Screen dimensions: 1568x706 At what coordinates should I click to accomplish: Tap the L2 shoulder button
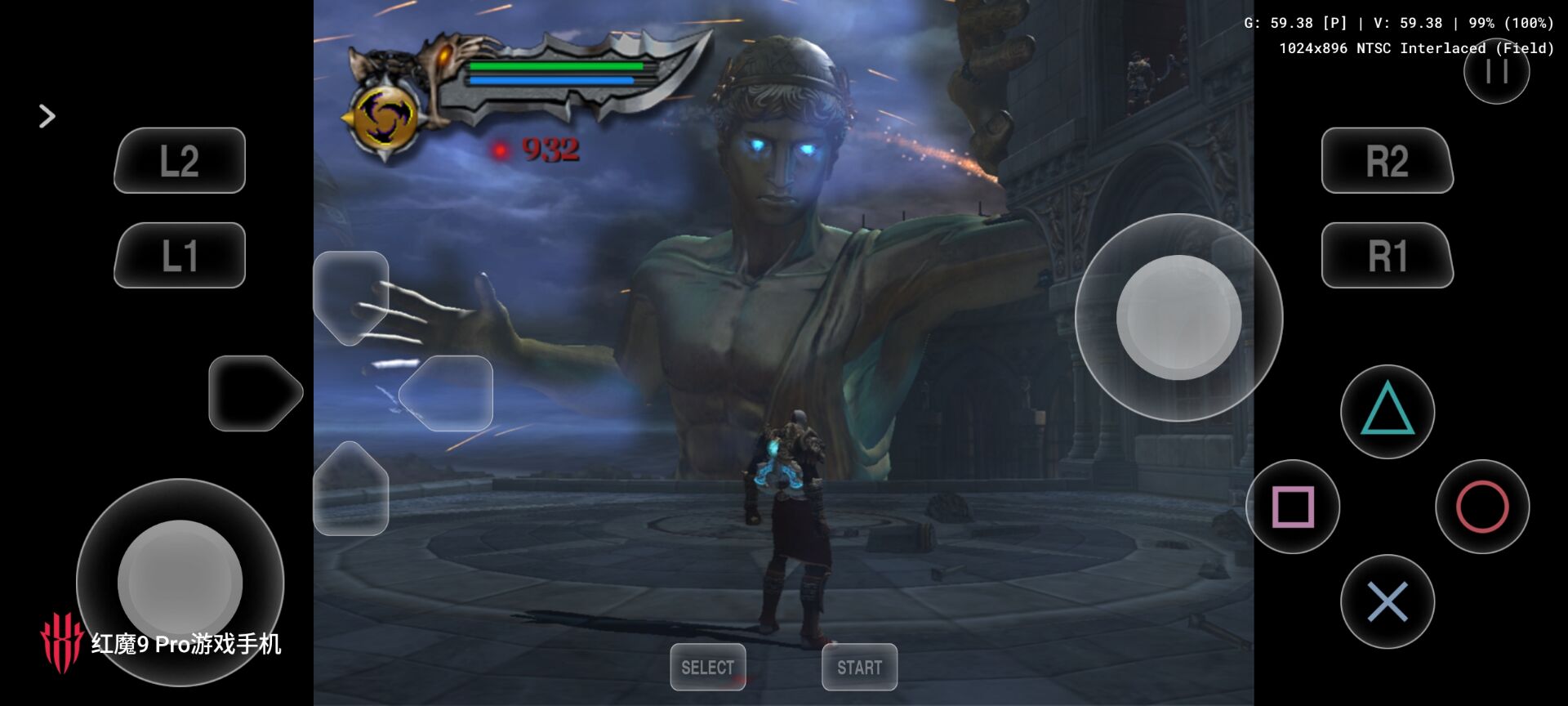click(x=180, y=161)
